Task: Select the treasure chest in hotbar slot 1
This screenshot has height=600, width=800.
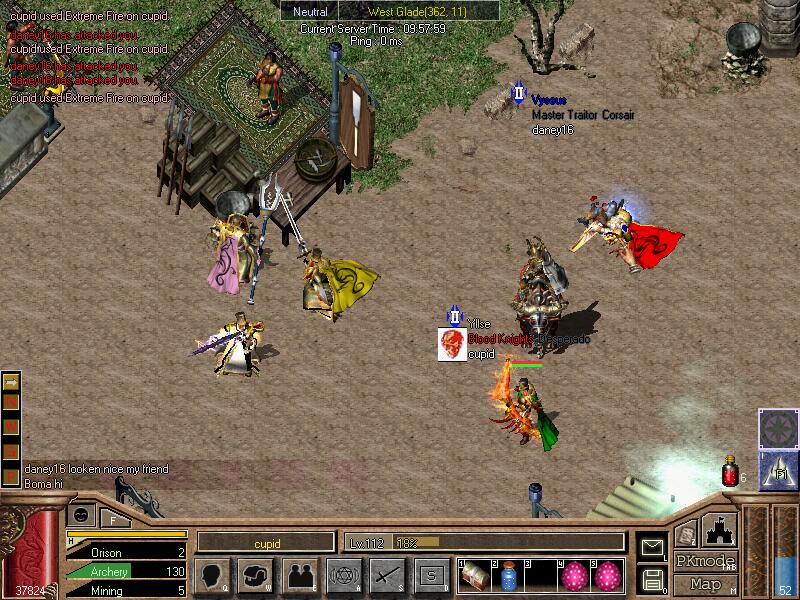Action: 474,576
